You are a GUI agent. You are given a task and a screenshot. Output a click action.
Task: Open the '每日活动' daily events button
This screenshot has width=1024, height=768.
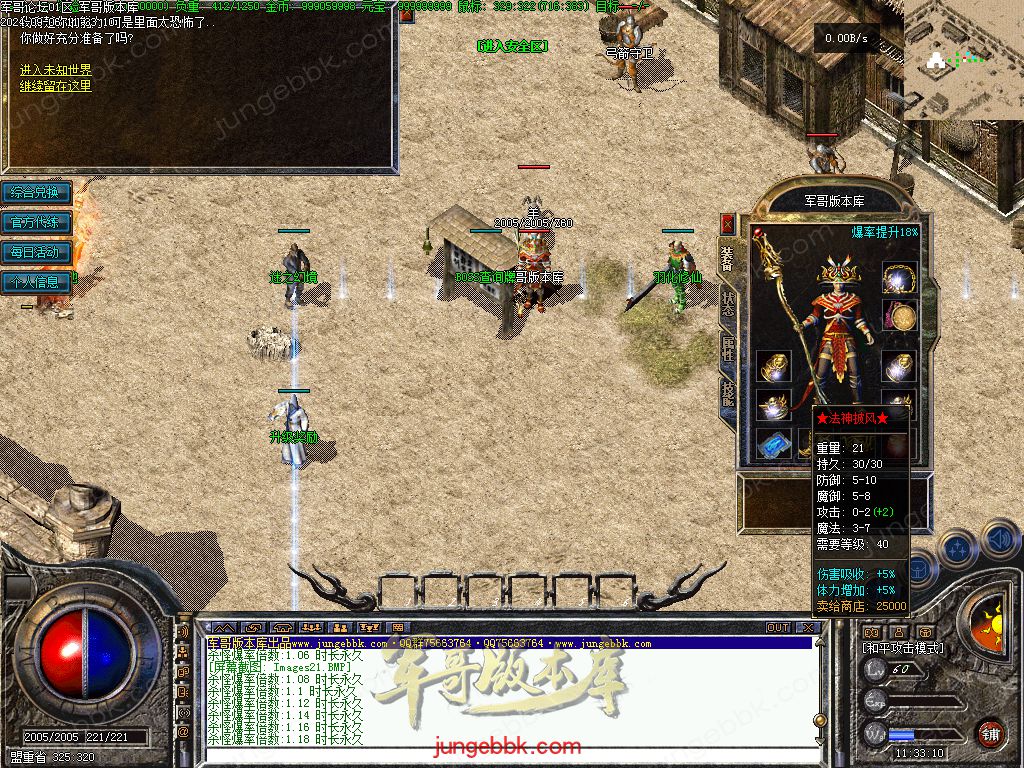point(36,252)
